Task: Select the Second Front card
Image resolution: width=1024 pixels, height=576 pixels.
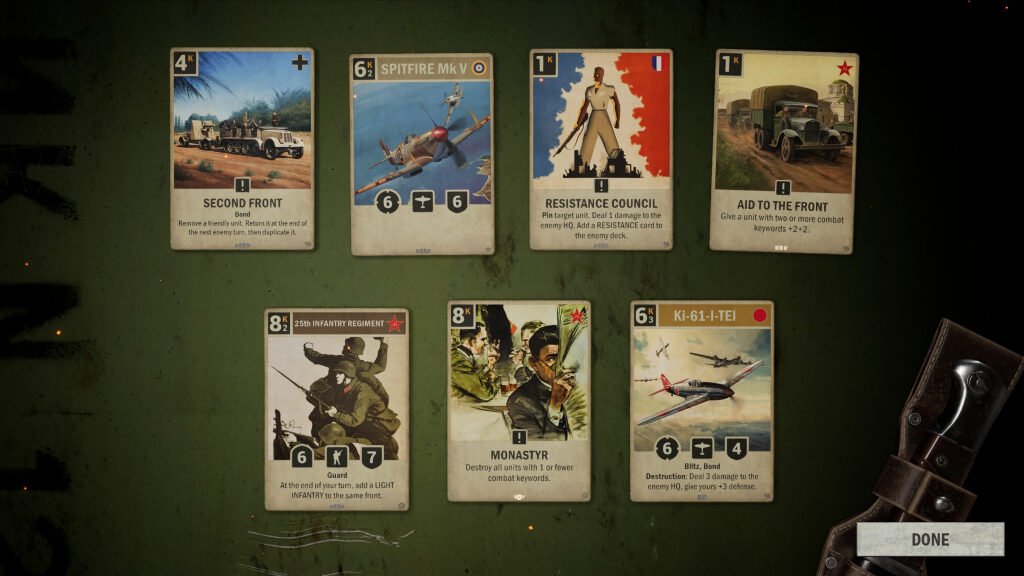Action: coord(242,148)
